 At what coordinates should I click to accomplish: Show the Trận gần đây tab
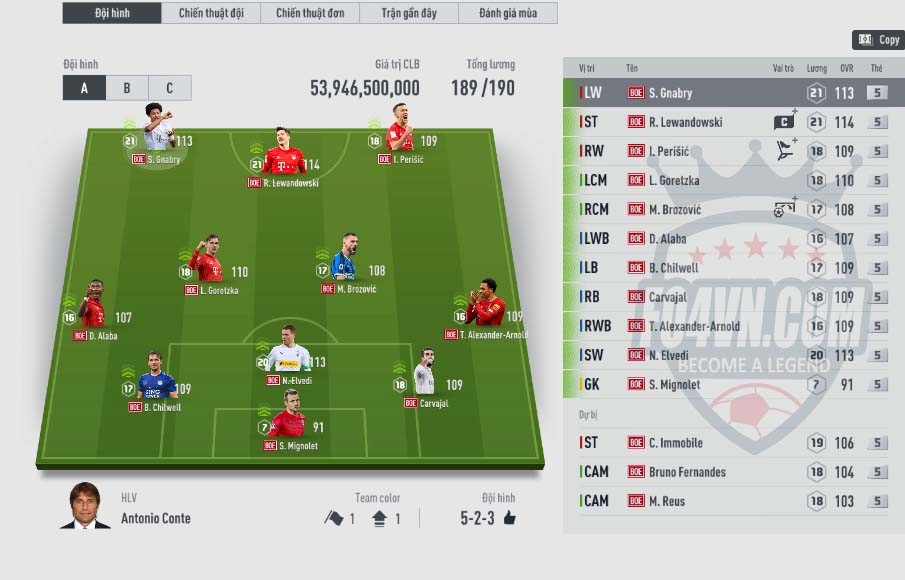[x=408, y=13]
